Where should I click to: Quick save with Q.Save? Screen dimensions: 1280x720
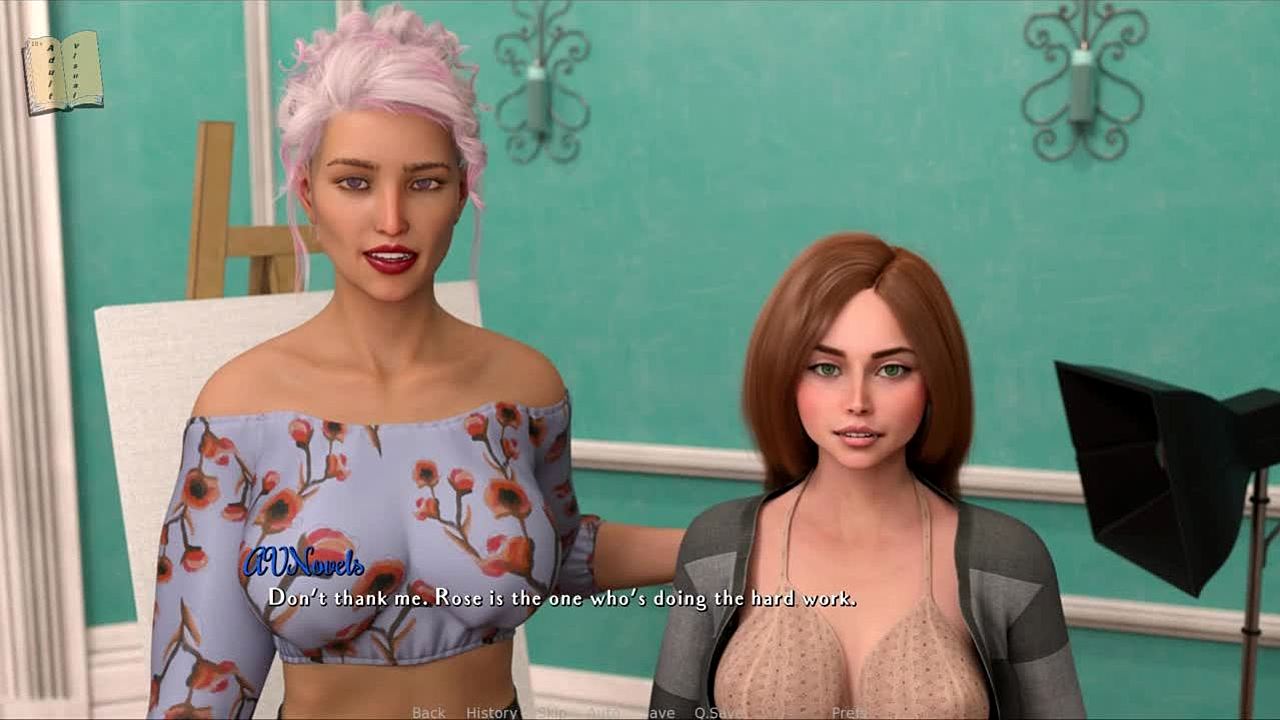click(x=718, y=712)
